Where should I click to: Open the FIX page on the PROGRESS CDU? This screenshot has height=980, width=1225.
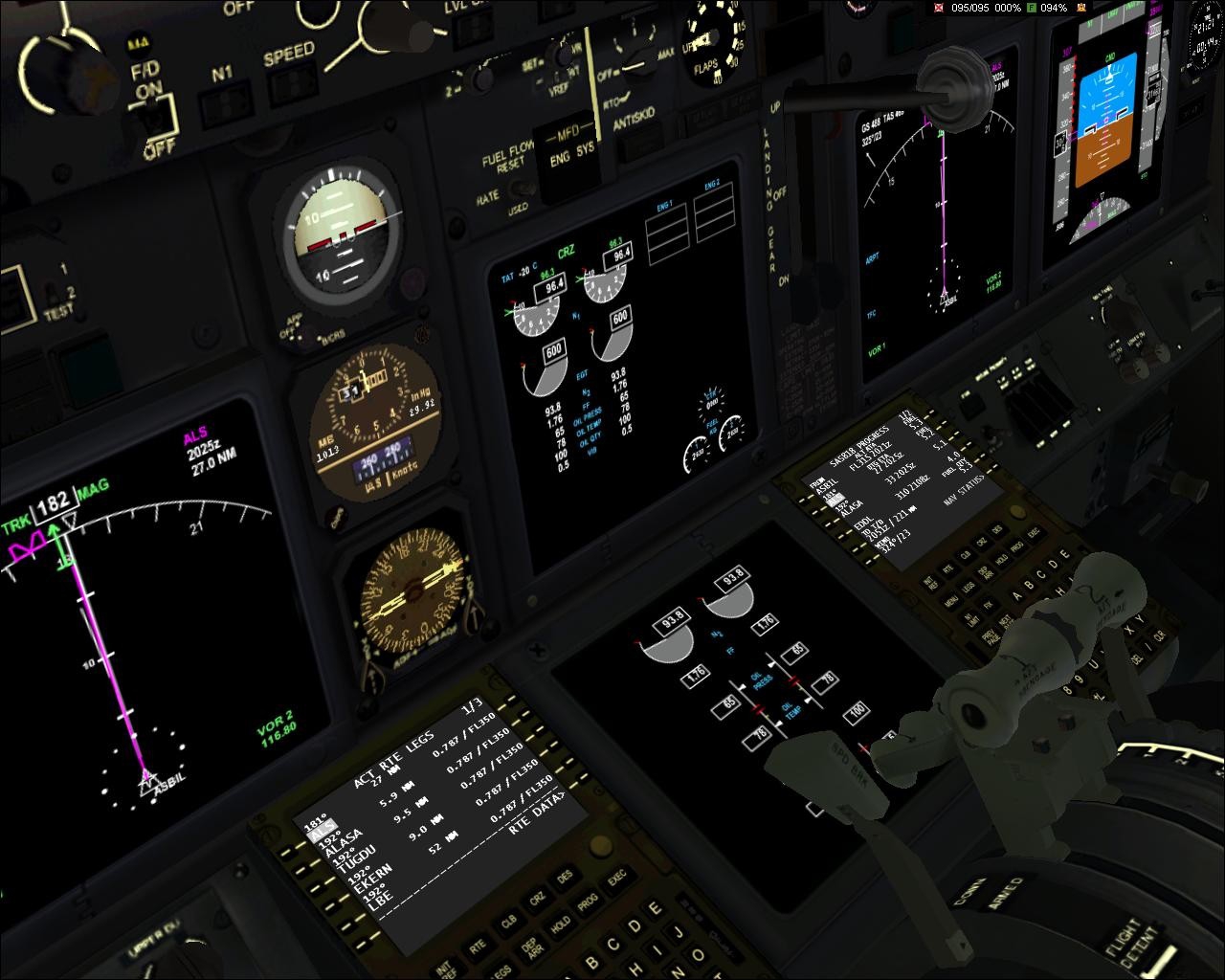tap(991, 605)
